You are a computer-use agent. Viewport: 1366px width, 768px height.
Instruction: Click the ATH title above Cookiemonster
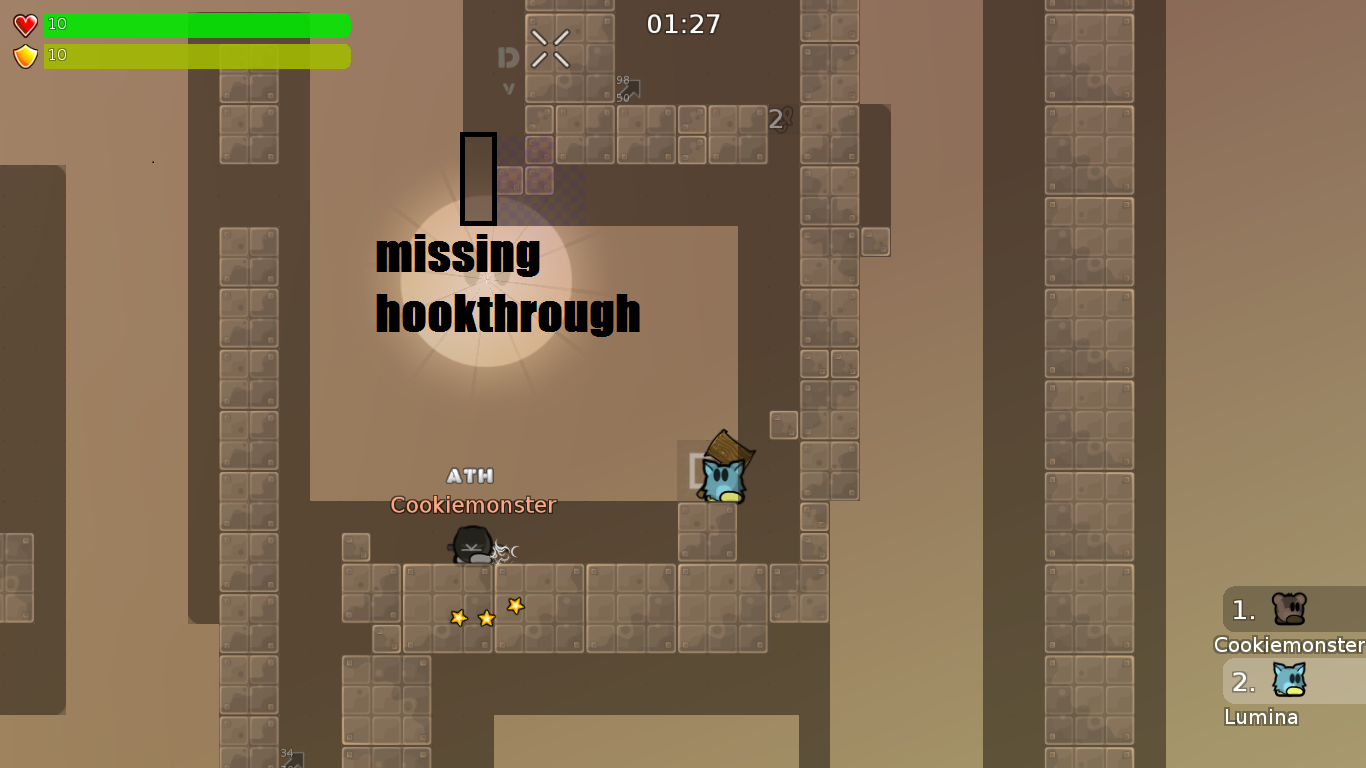point(471,476)
